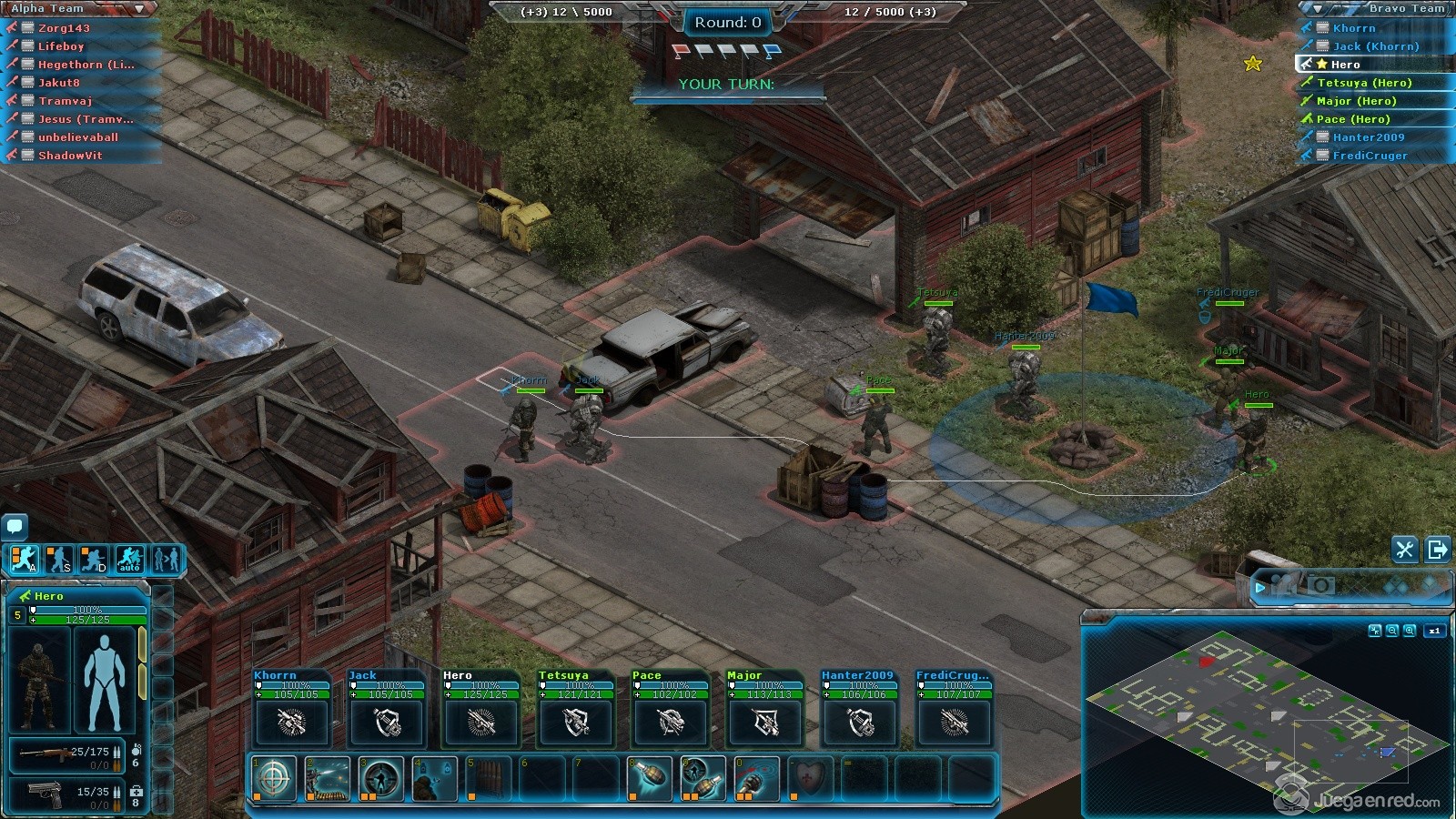Open the wrench and screwdriver settings
The width and height of the screenshot is (1456, 819).
pyautogui.click(x=1404, y=550)
